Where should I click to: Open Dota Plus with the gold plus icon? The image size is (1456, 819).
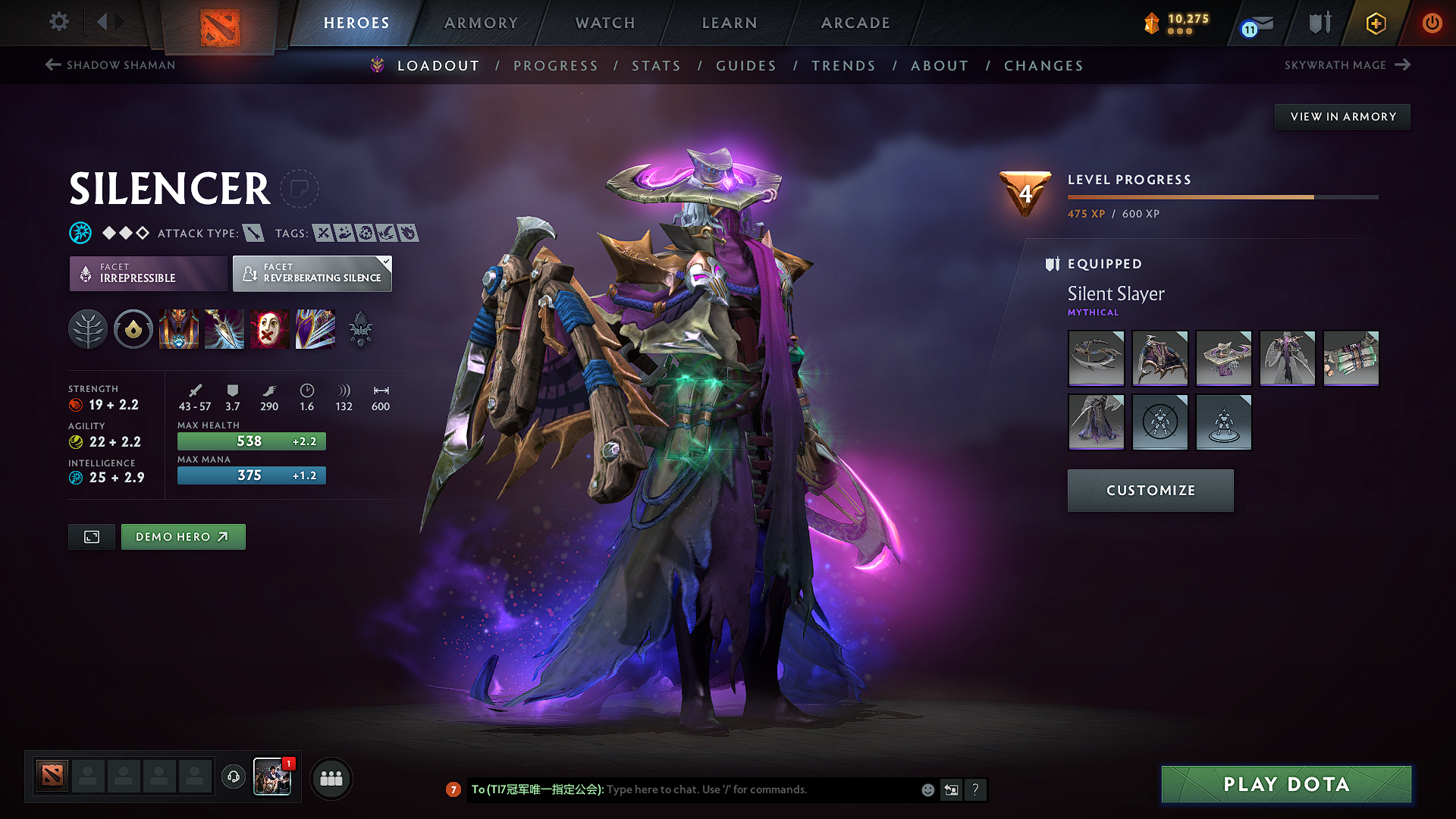coord(1375,24)
